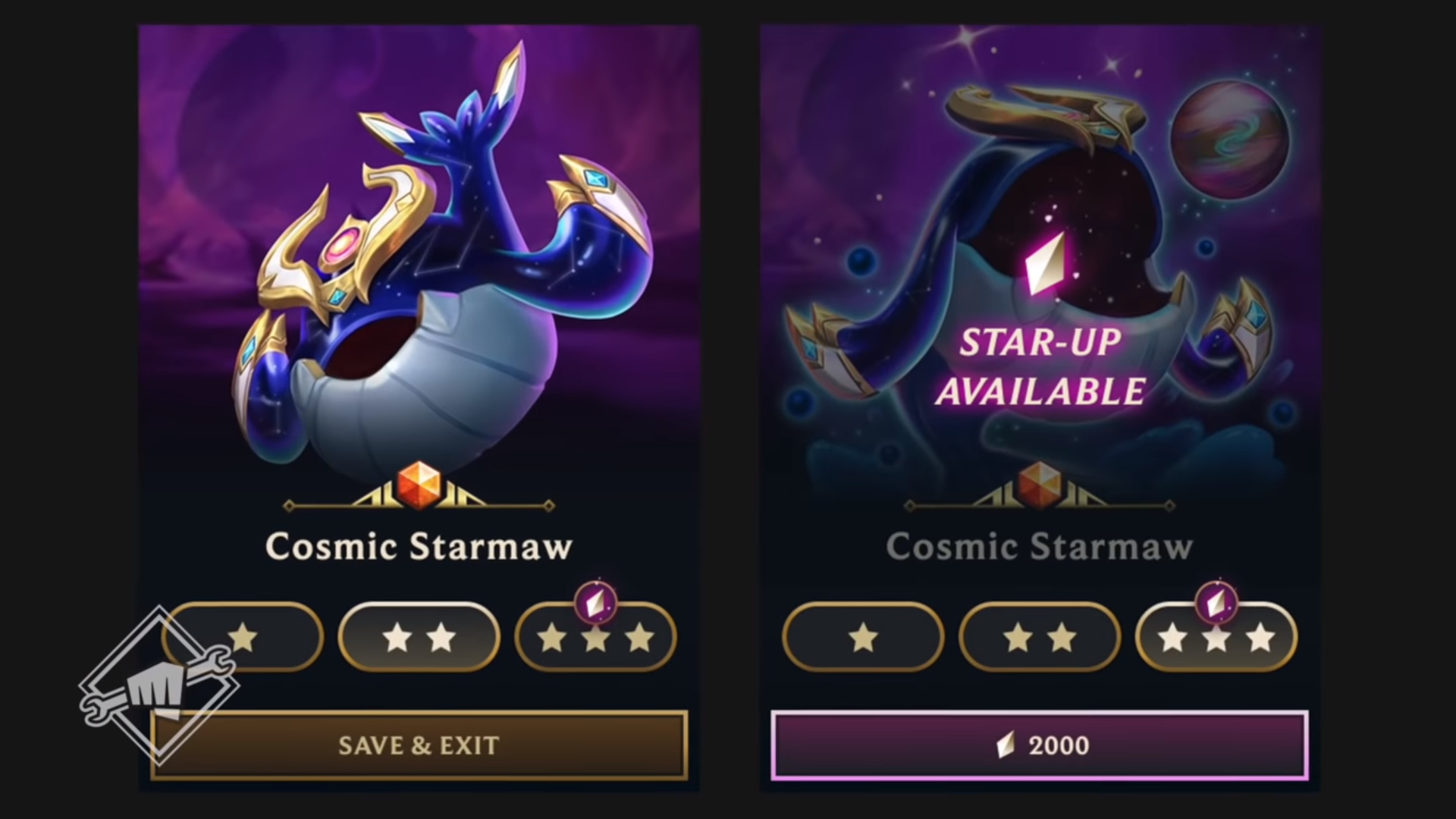Purchase the star-up for 2000 shards
The width and height of the screenshot is (1456, 819).
tap(1038, 745)
